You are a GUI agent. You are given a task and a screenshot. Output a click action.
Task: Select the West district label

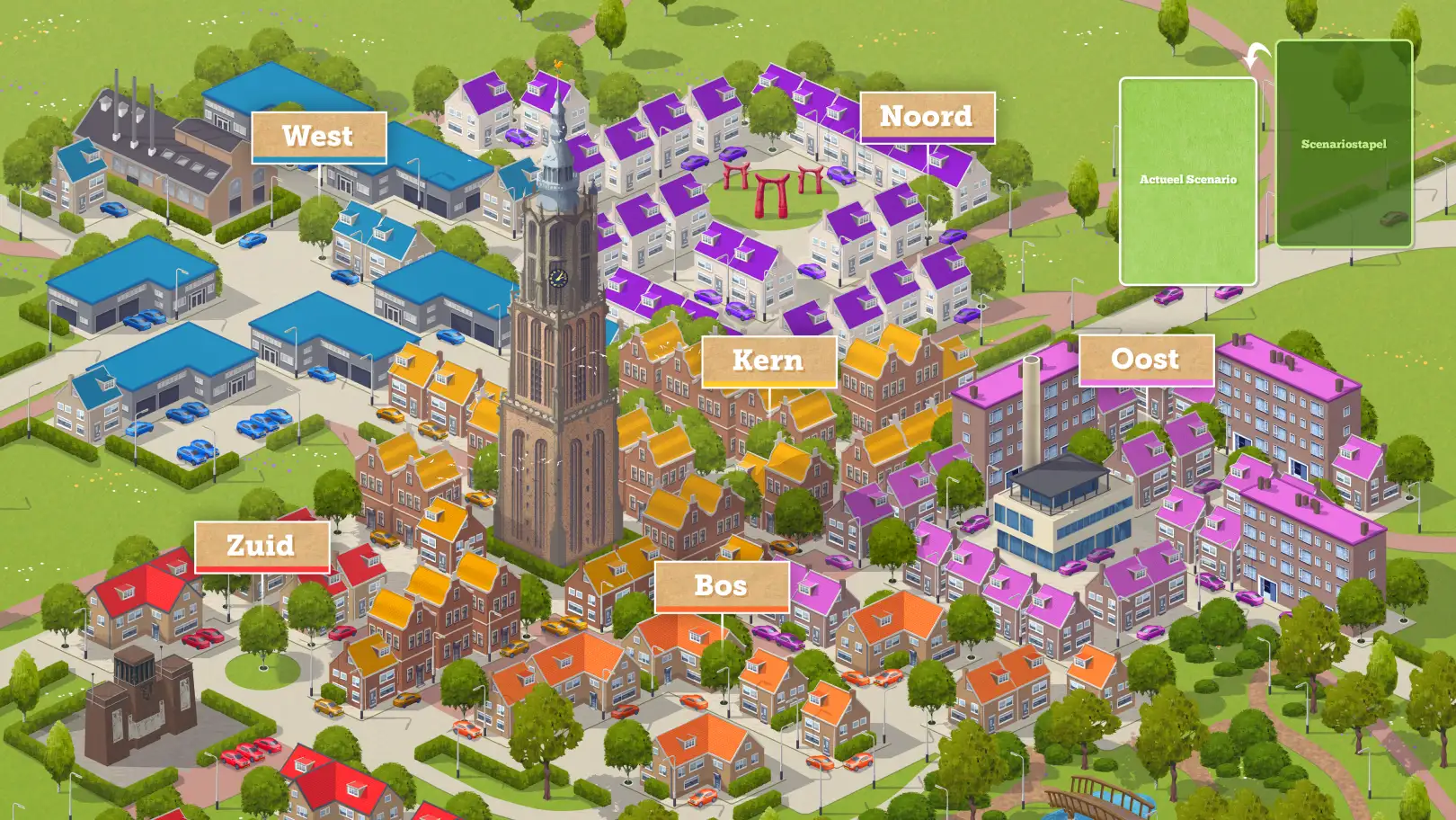(x=318, y=137)
